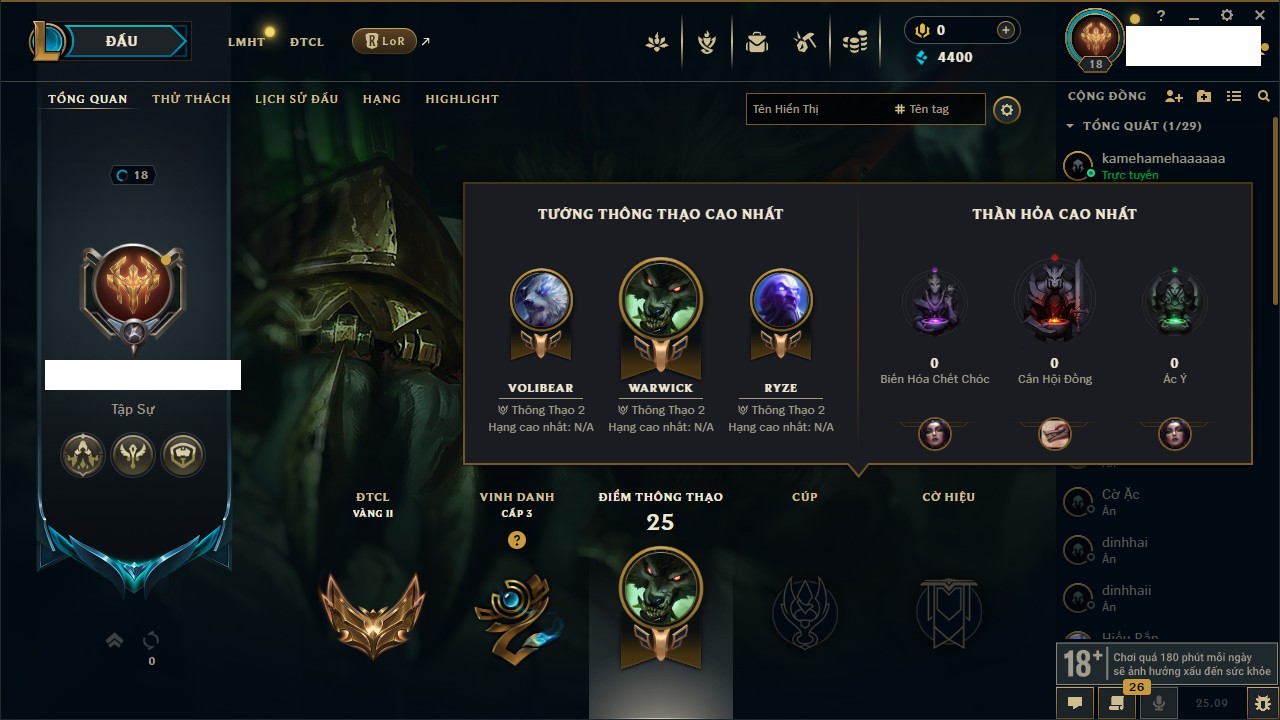Open the ĐTCL game mode
The height and width of the screenshot is (720, 1280).
click(x=306, y=42)
